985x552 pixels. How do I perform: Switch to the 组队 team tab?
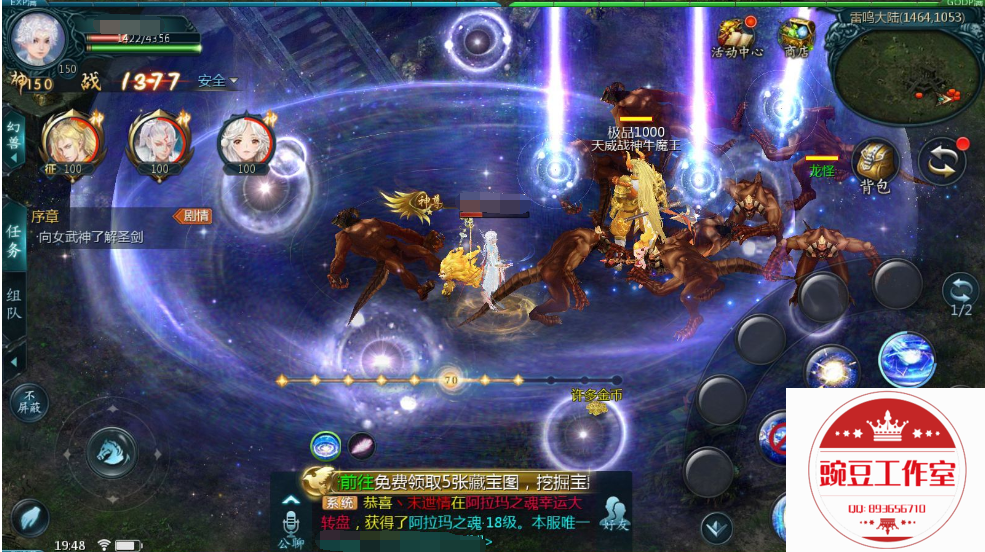click(x=14, y=305)
